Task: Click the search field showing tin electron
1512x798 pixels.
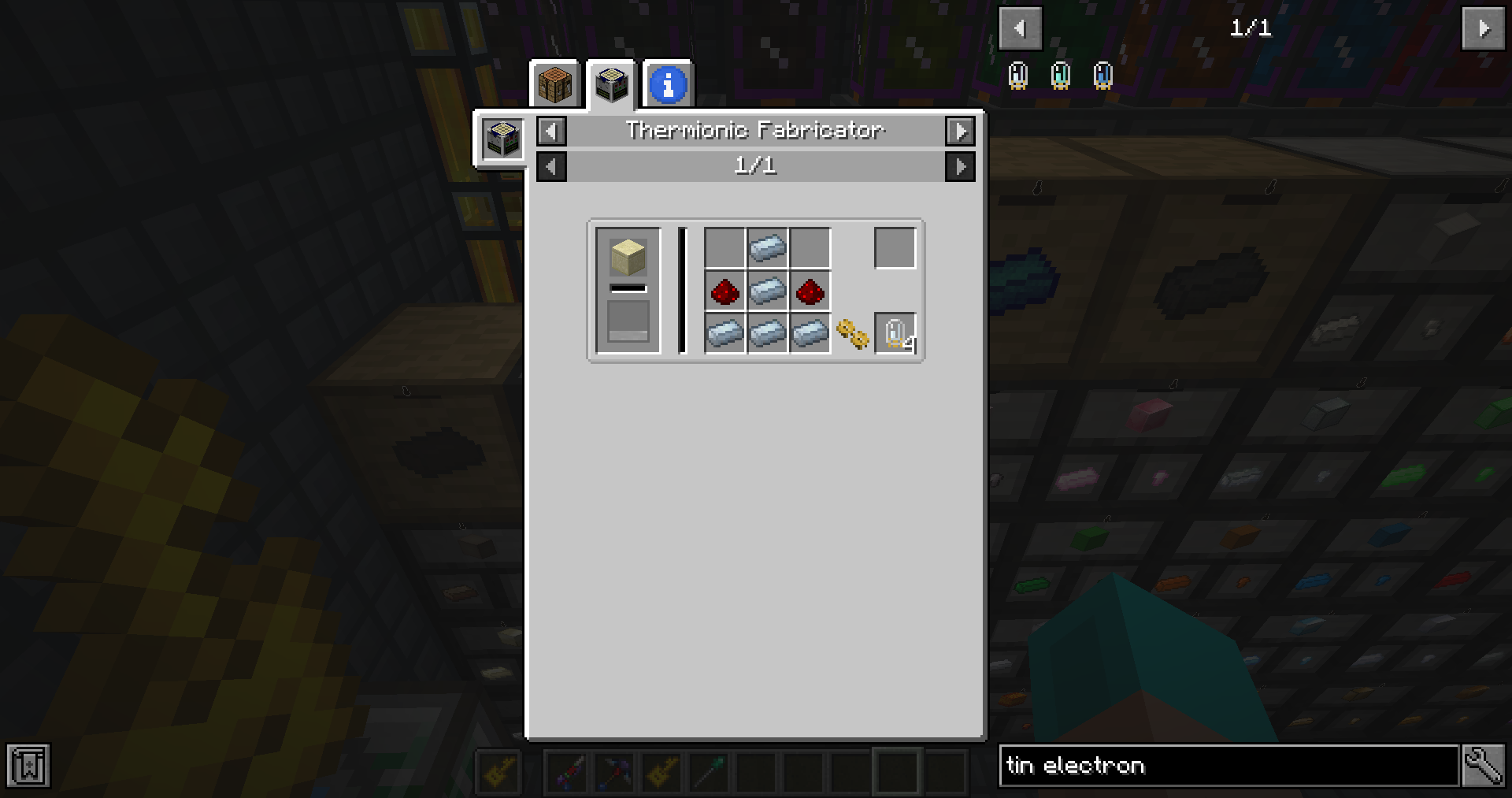Action: point(1228,765)
